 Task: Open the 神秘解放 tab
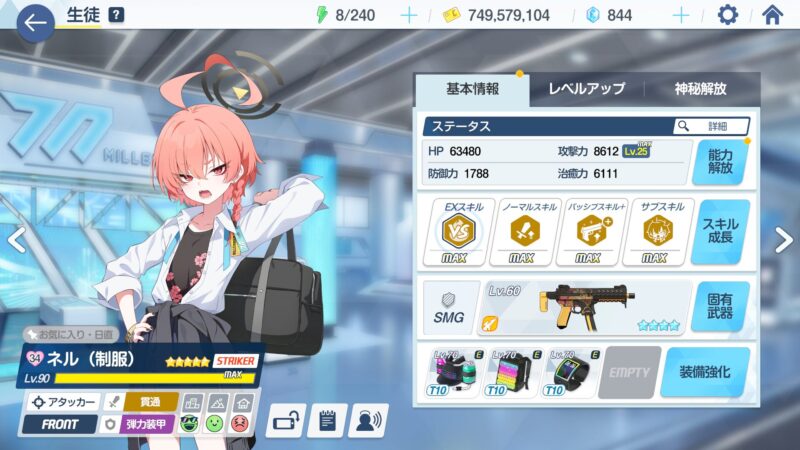coord(702,89)
